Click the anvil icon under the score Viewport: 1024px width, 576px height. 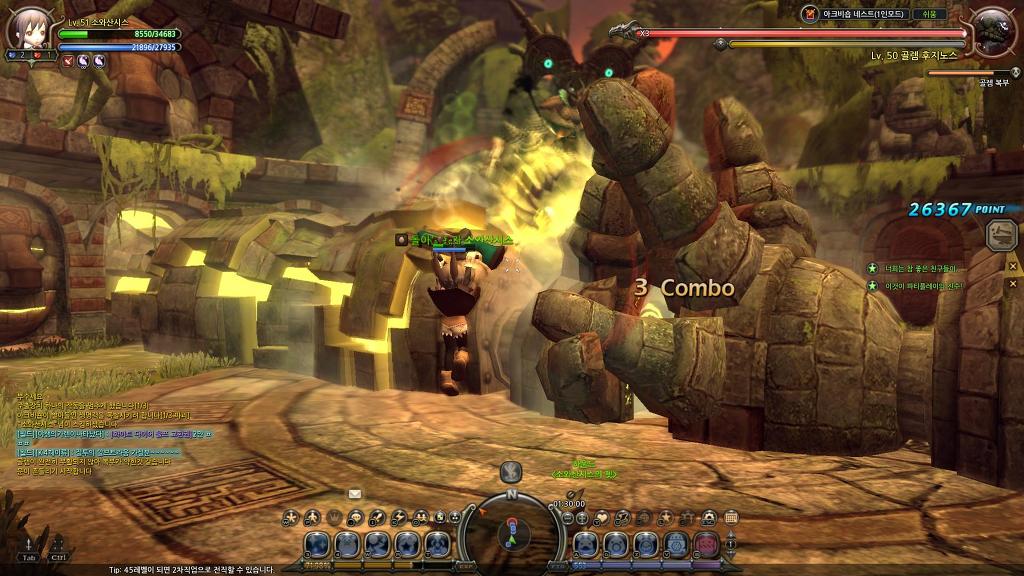click(x=1000, y=235)
